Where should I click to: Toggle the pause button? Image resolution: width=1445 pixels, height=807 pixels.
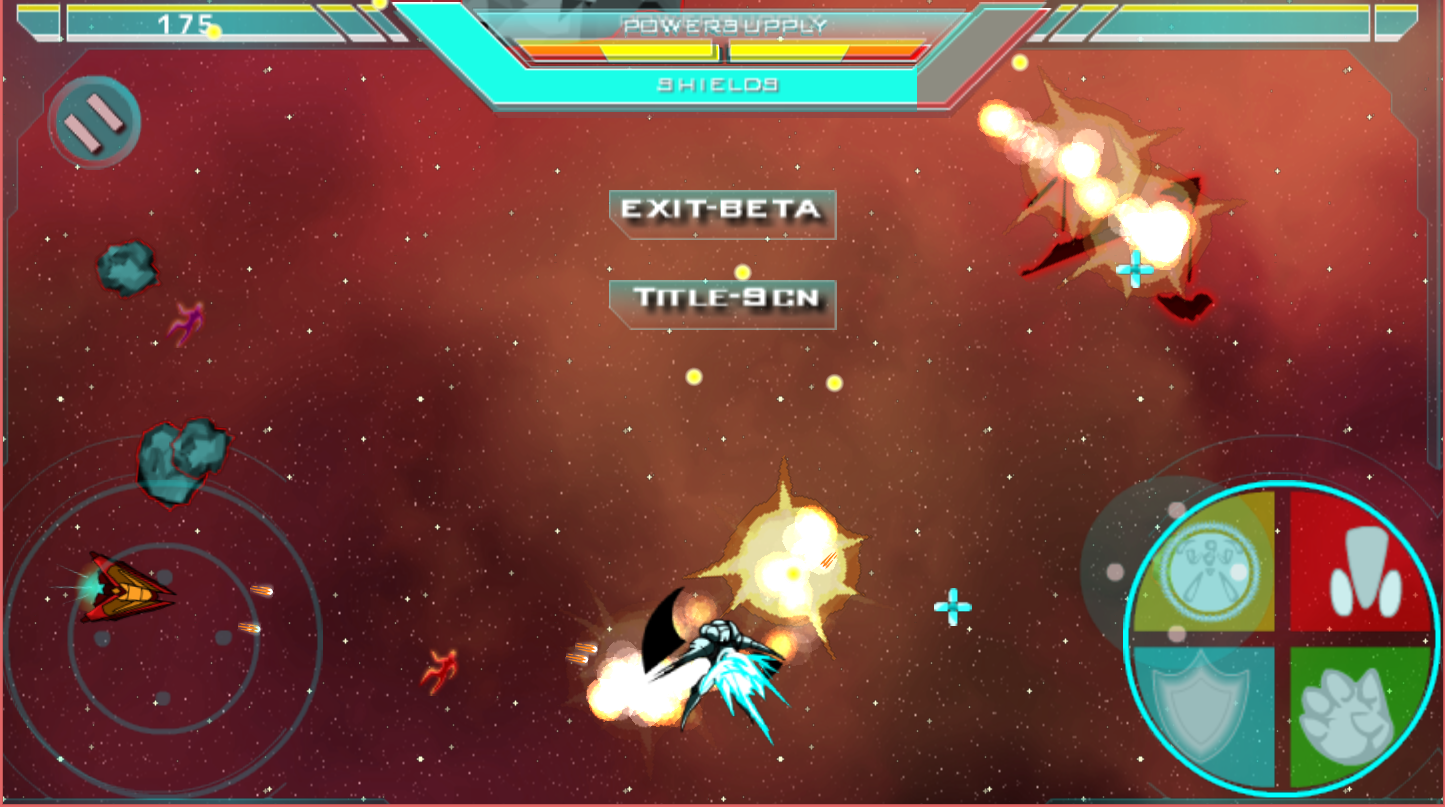tap(94, 122)
